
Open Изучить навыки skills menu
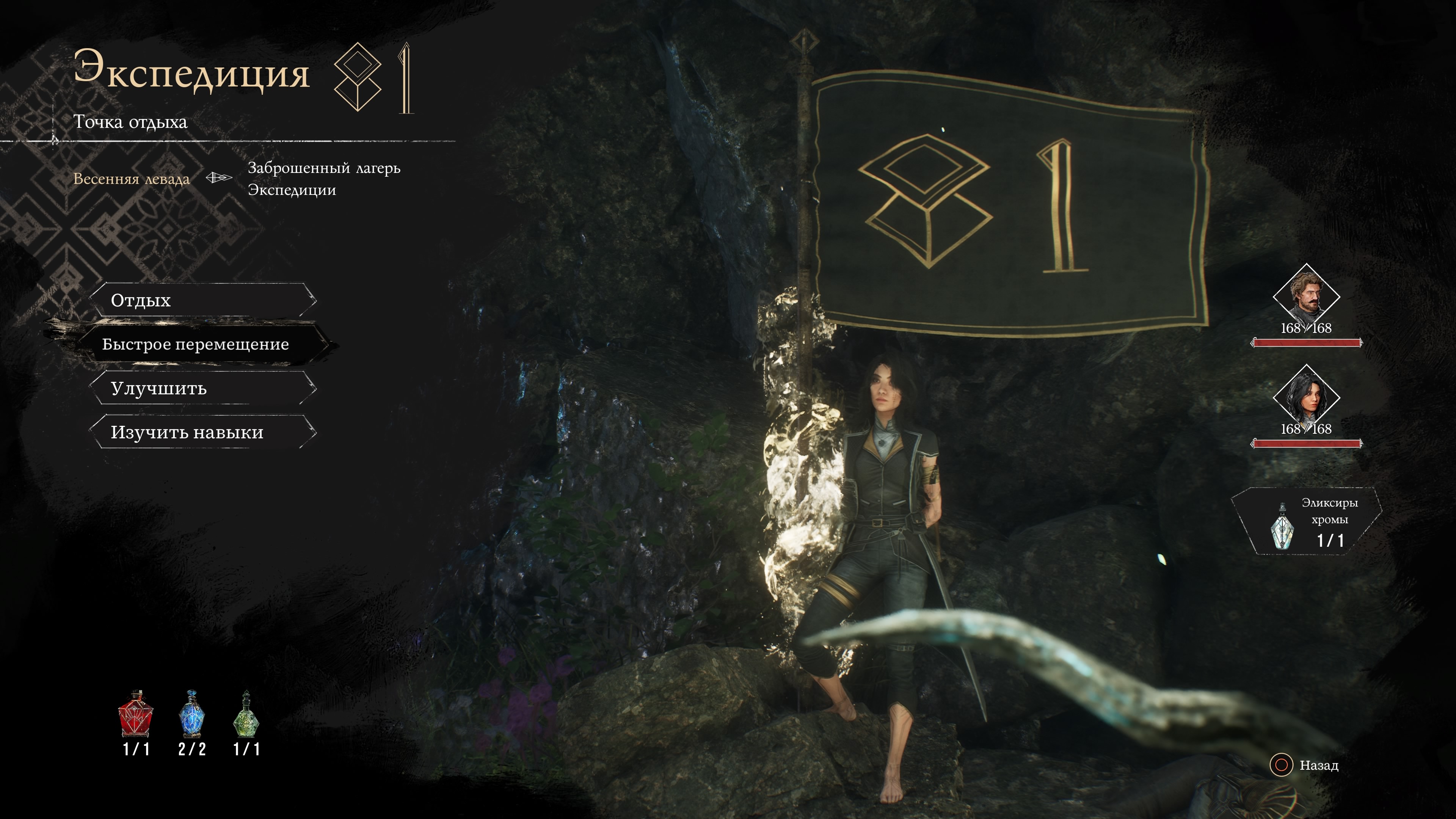click(x=202, y=432)
